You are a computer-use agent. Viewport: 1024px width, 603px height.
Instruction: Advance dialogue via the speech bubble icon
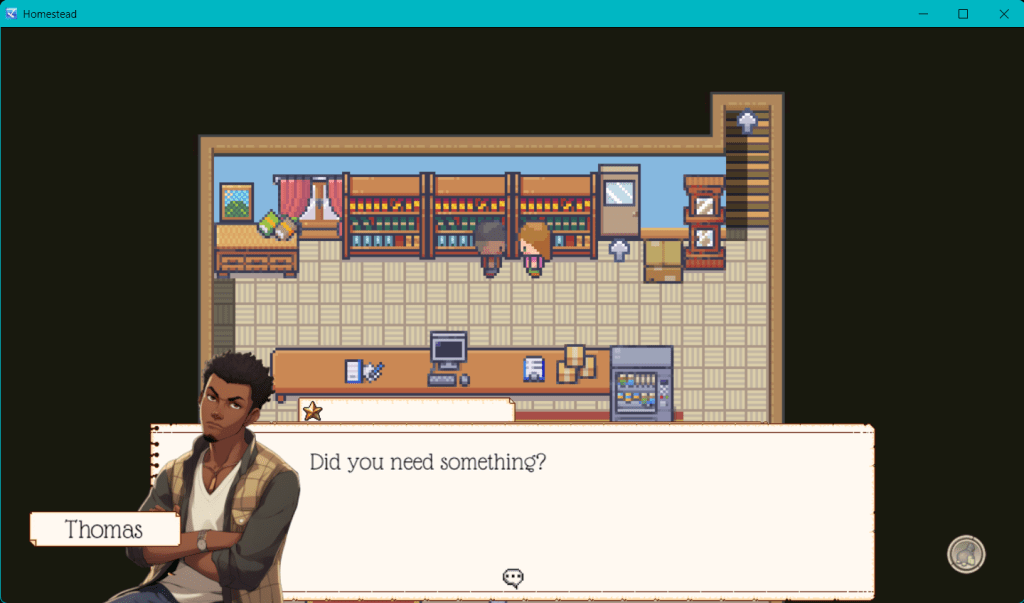coord(514,577)
